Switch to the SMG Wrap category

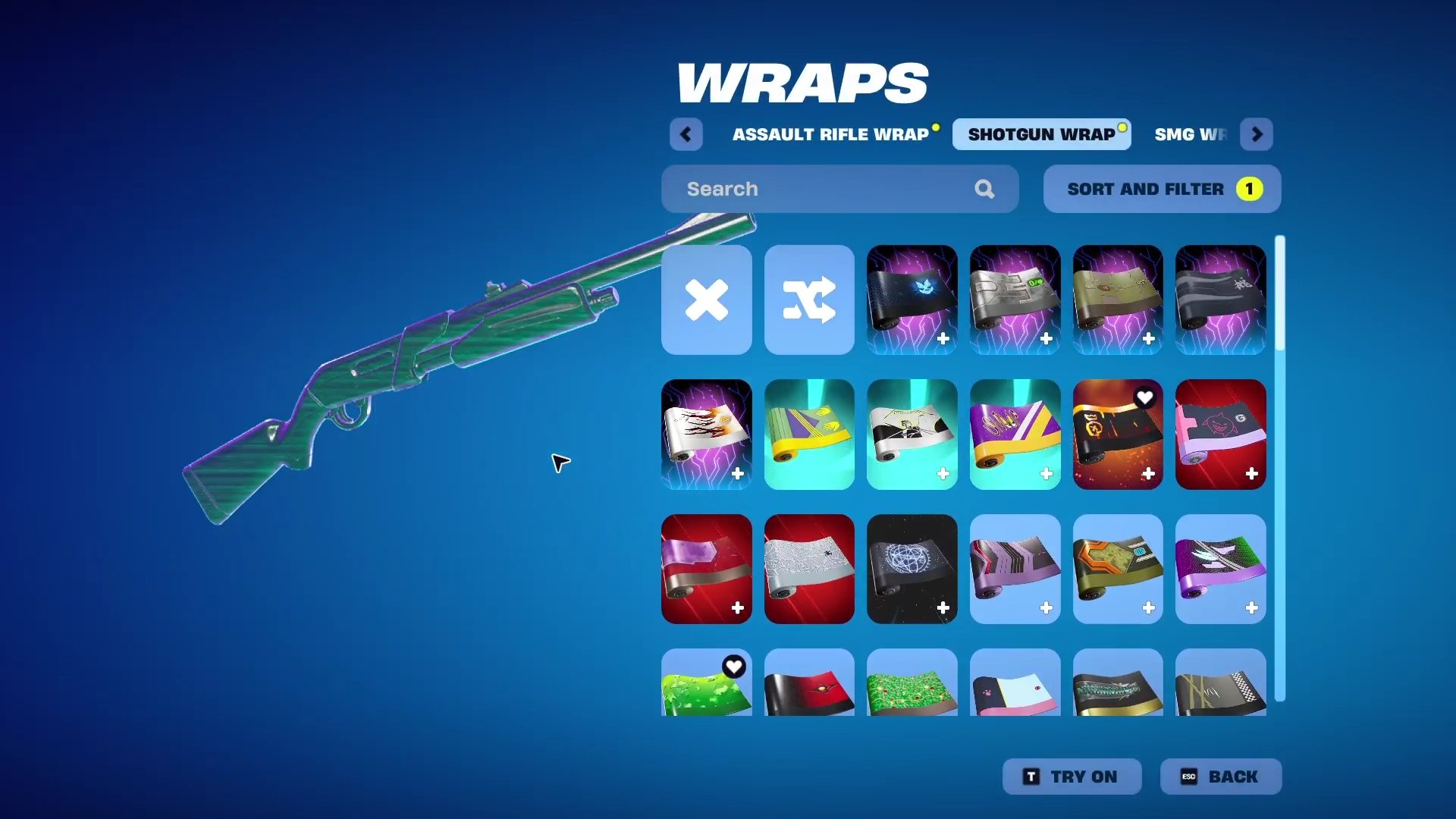(x=1192, y=134)
